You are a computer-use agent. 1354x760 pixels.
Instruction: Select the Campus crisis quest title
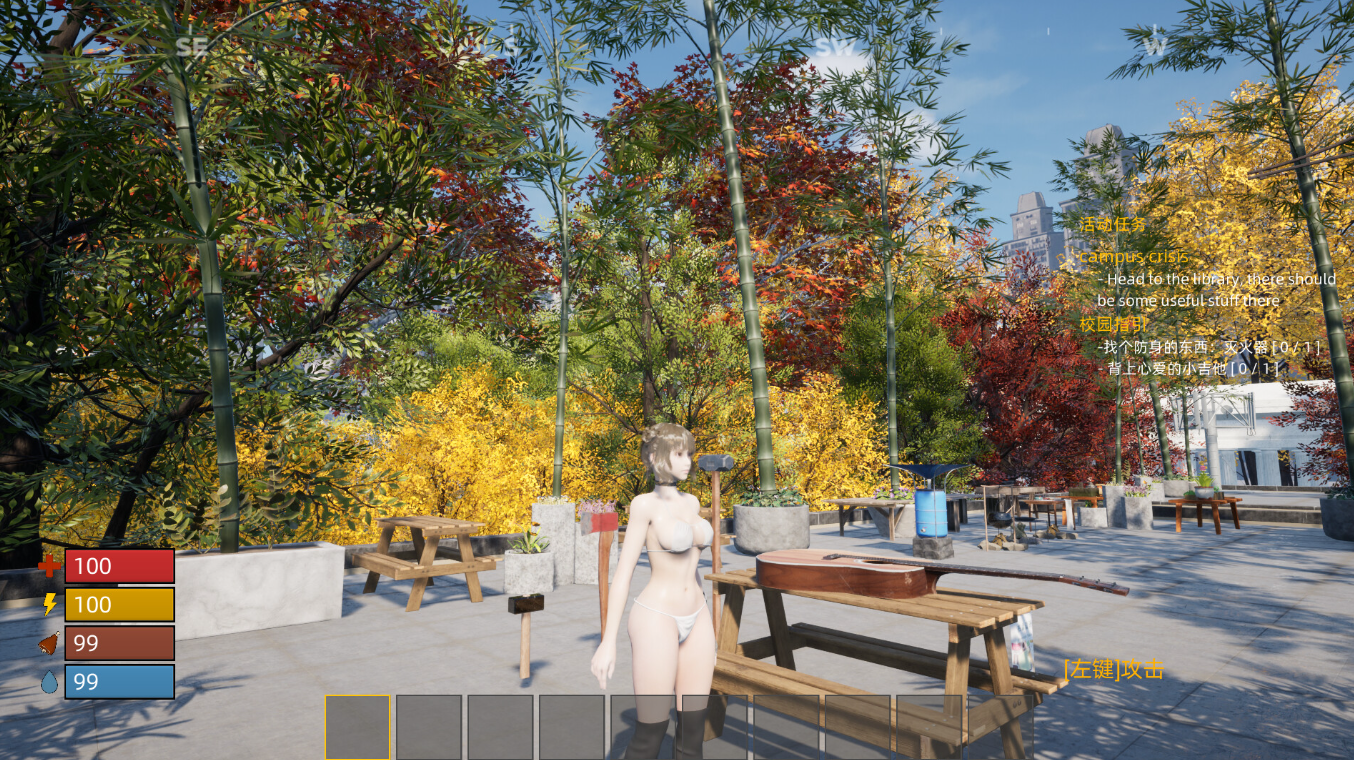point(1132,257)
